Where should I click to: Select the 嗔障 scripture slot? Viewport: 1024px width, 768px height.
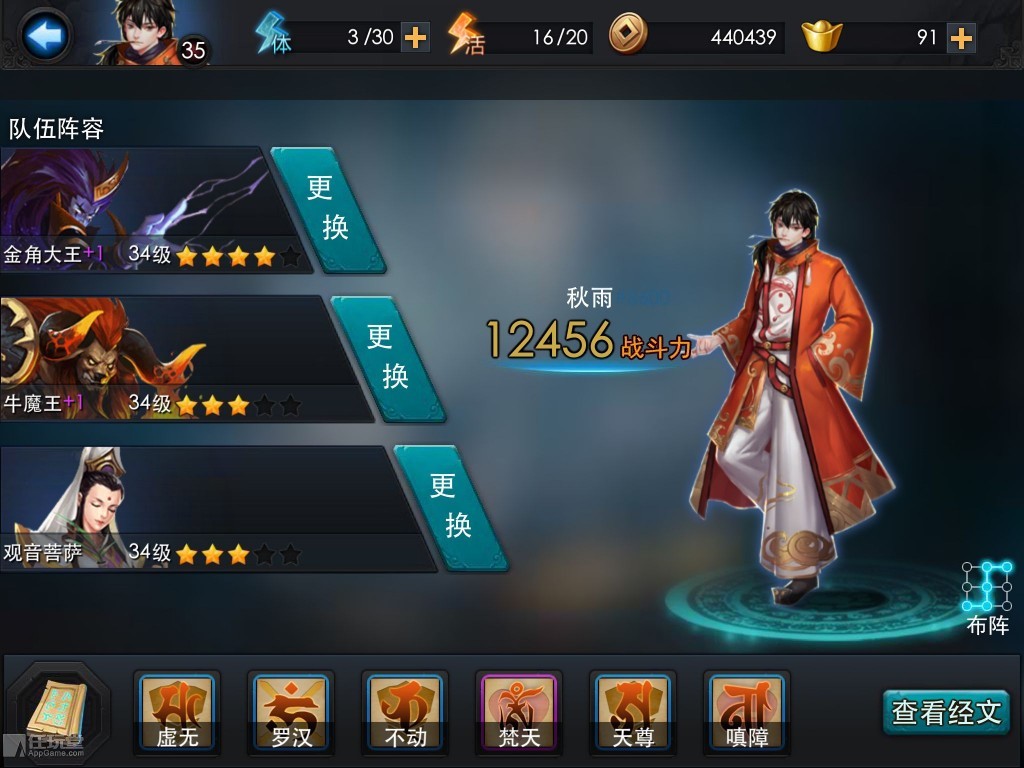coord(747,712)
